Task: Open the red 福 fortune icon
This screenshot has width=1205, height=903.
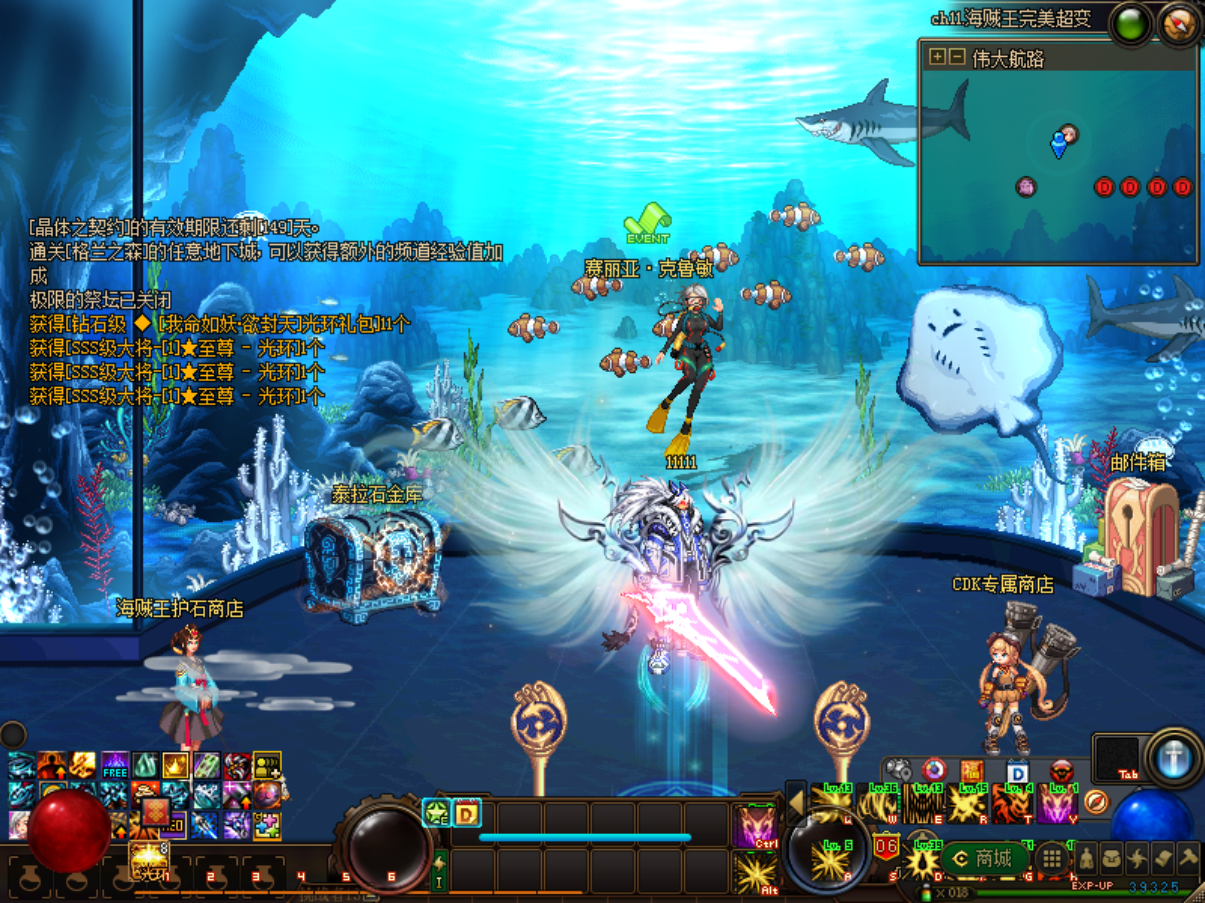Action: pos(973,772)
